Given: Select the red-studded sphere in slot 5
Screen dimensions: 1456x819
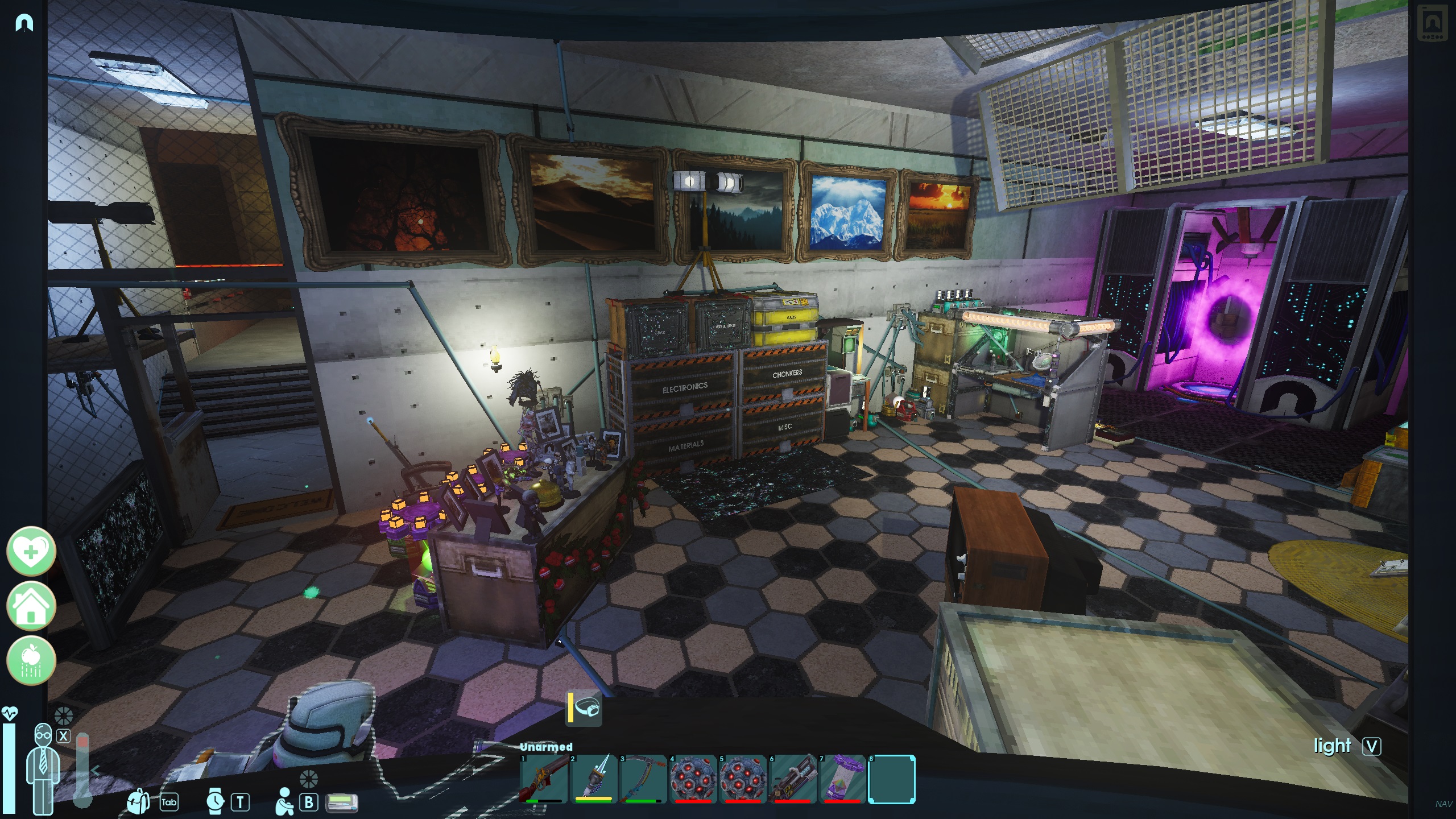Looking at the screenshot, I should pyautogui.click(x=742, y=778).
